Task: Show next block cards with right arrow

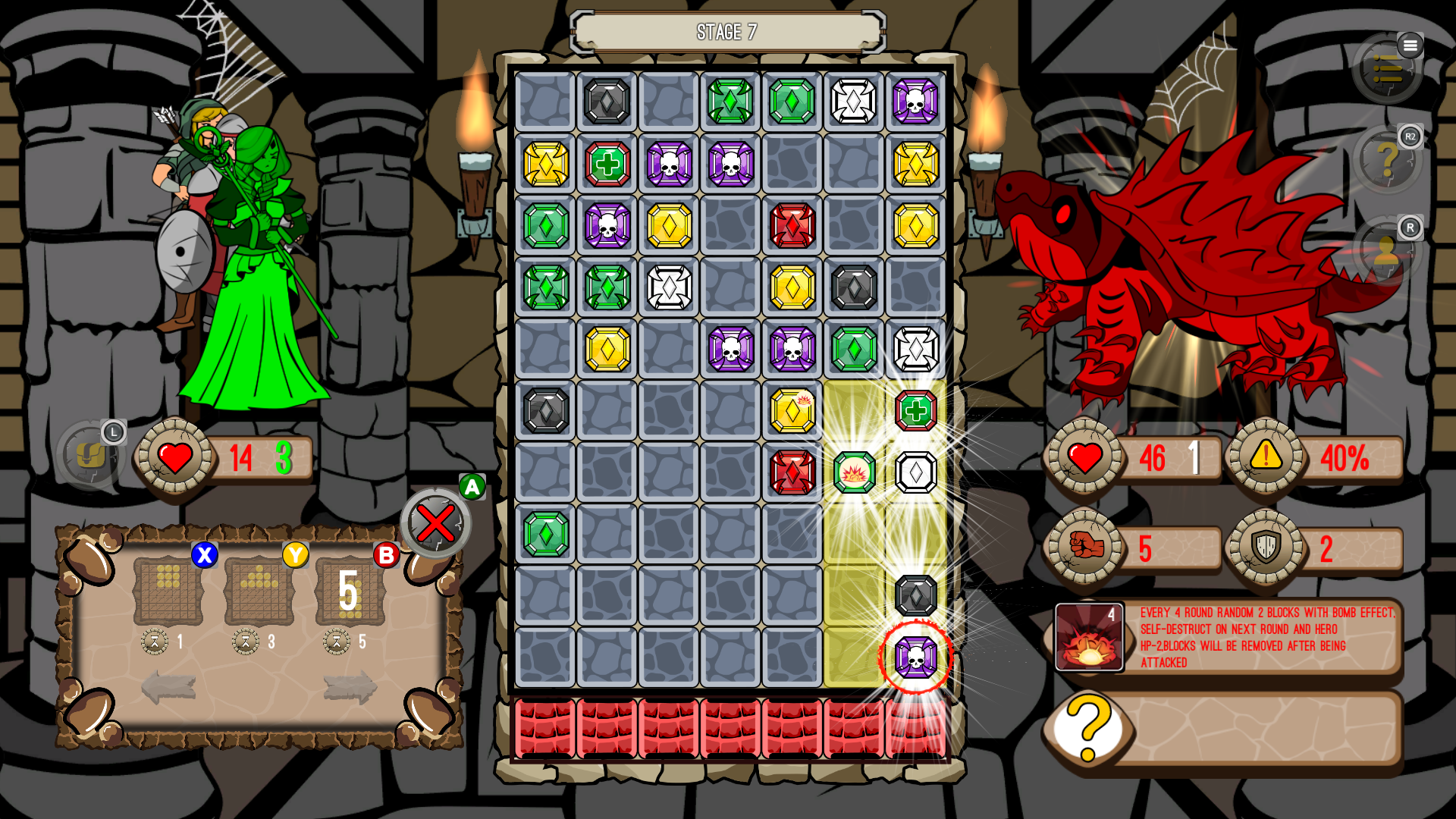Action: point(350,687)
